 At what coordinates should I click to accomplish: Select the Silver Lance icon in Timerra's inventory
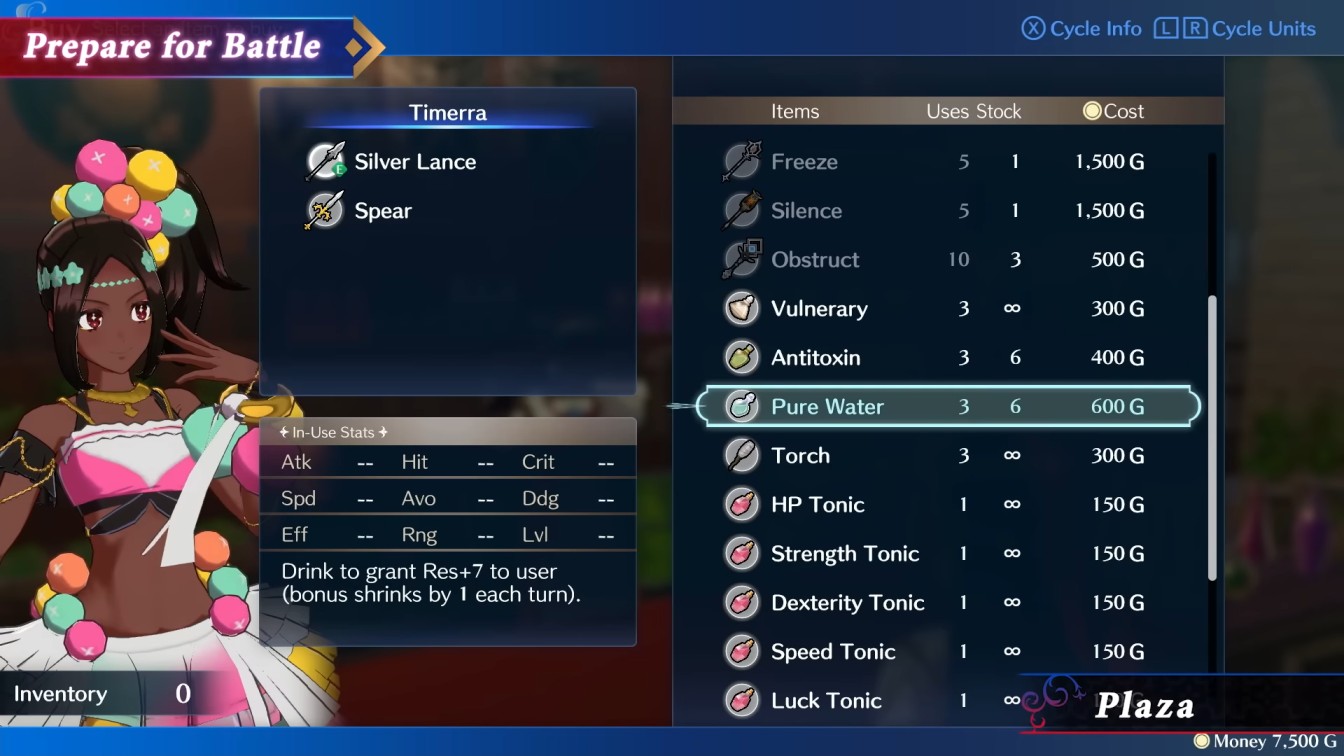point(325,161)
